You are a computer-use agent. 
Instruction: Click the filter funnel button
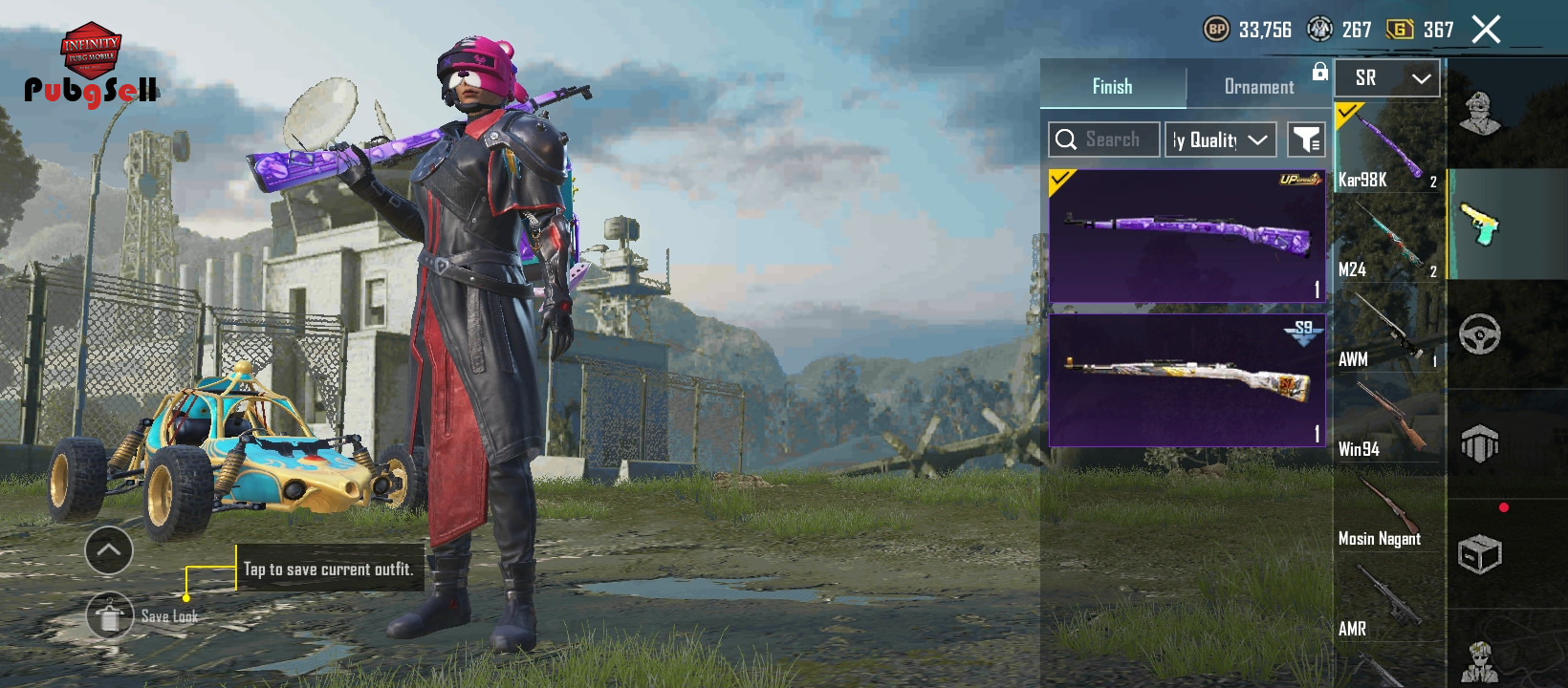[1306, 140]
